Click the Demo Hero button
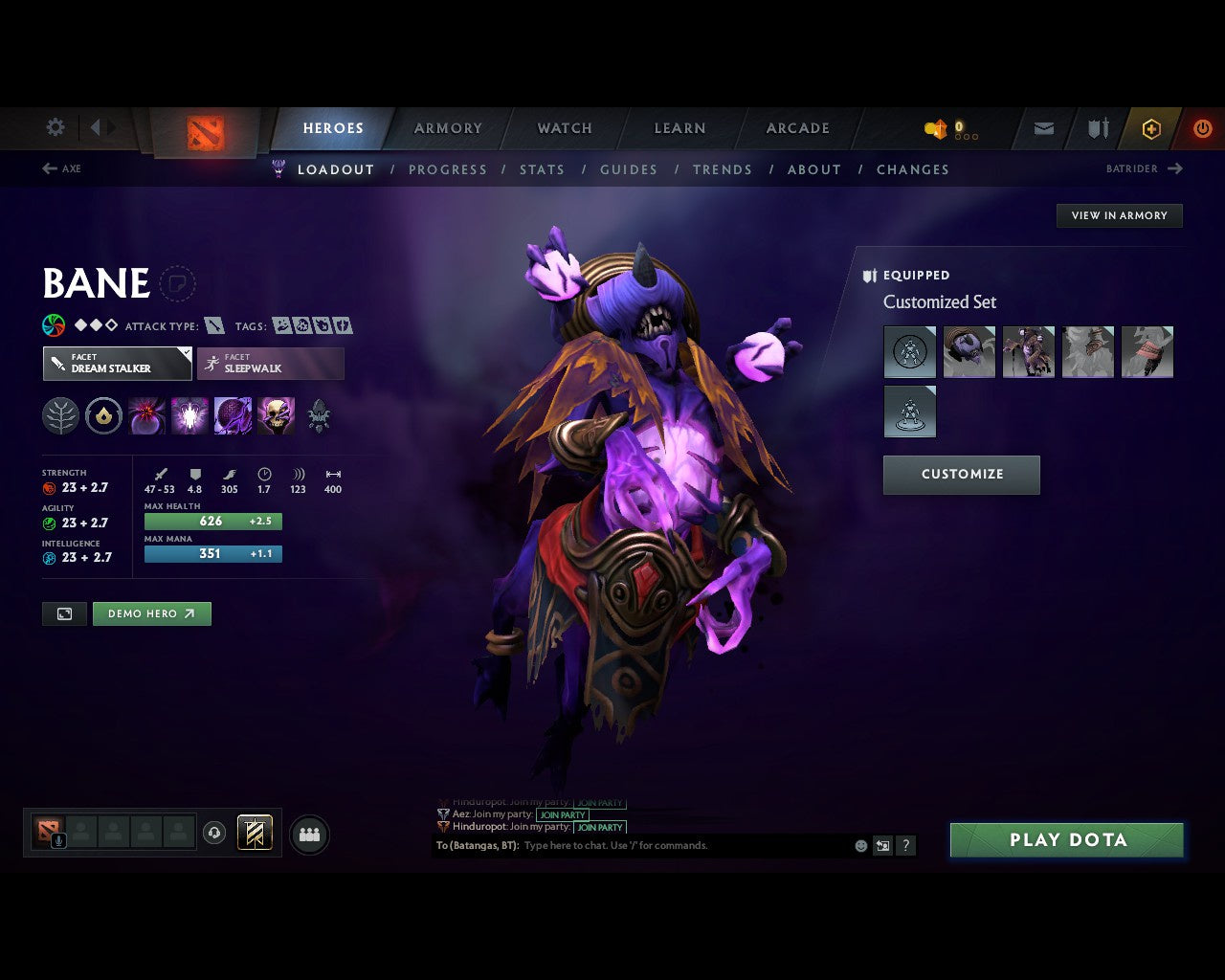The image size is (1225, 980). (x=151, y=613)
